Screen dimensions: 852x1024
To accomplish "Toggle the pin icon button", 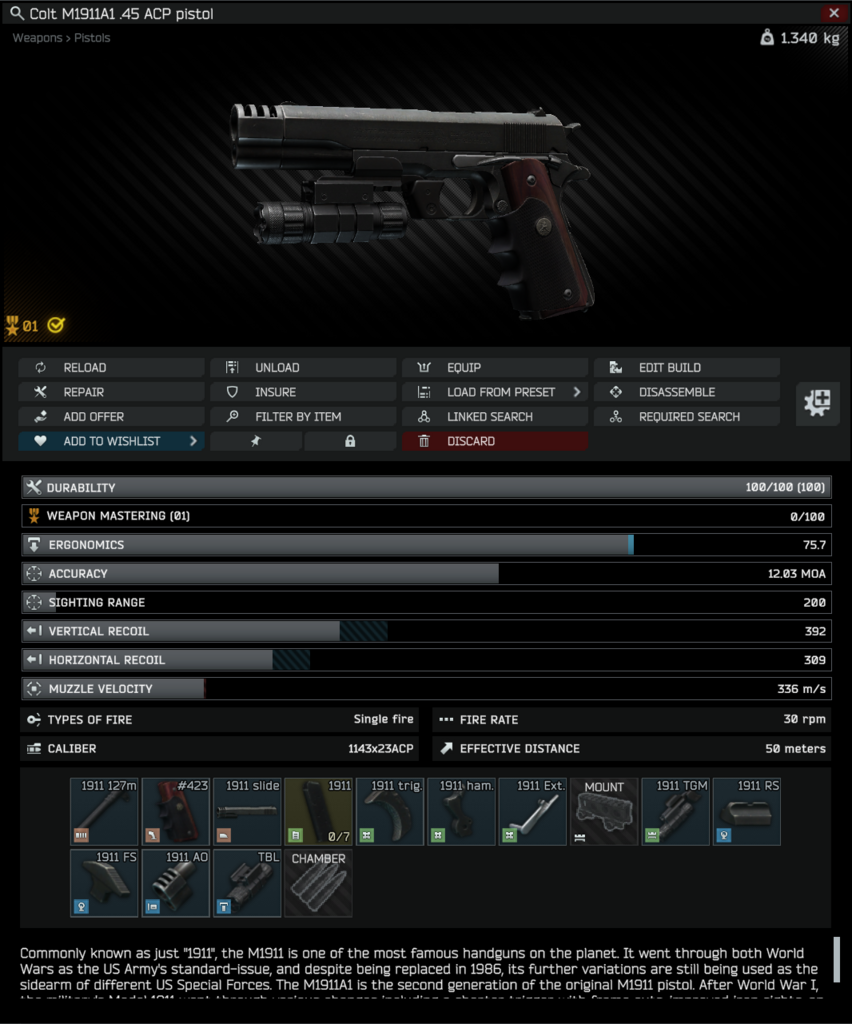I will [255, 441].
